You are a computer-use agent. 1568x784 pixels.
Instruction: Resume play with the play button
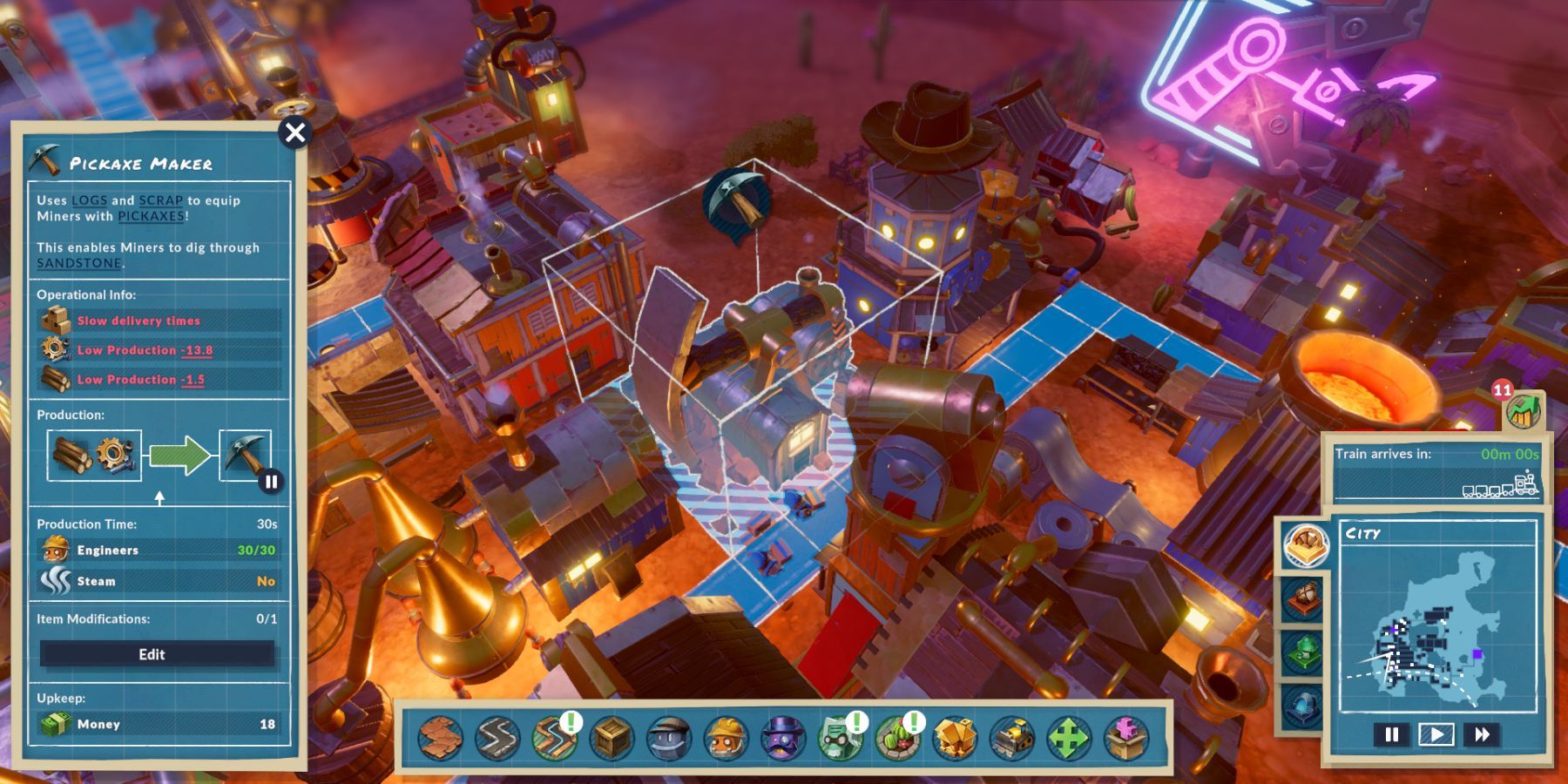pyautogui.click(x=1436, y=733)
